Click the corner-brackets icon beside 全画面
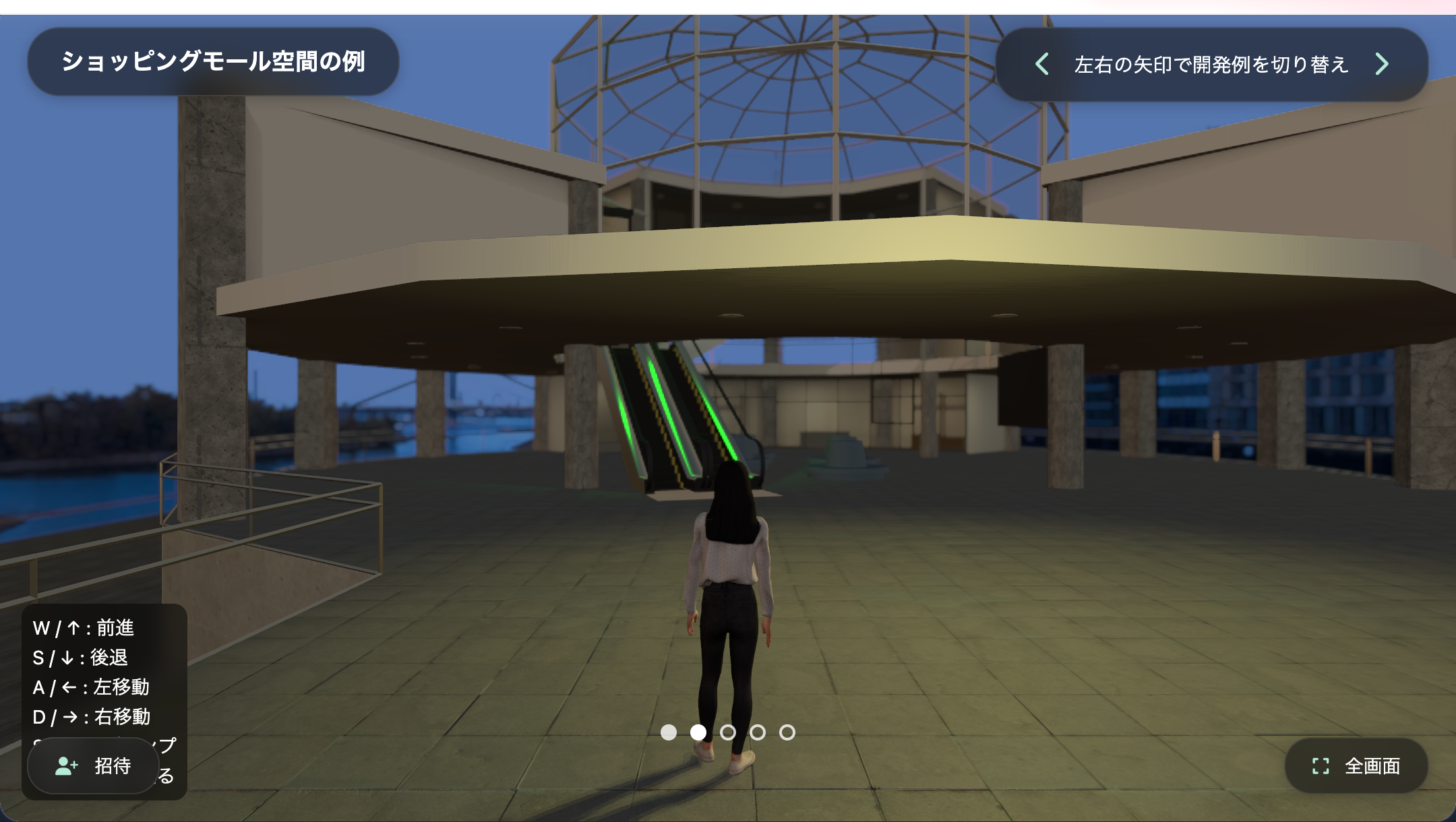 [x=1319, y=766]
